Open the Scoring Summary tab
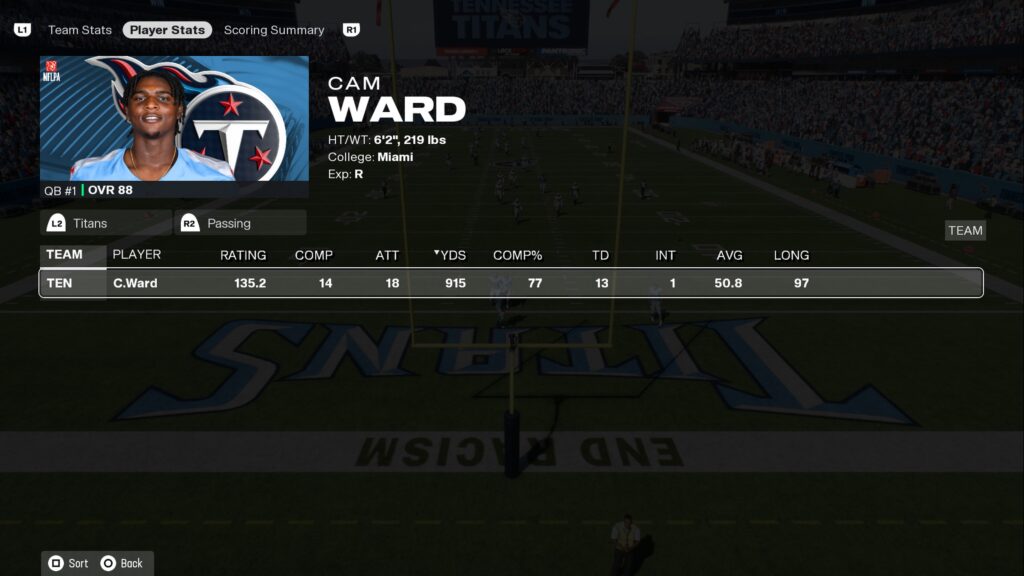This screenshot has width=1024, height=576. (274, 30)
